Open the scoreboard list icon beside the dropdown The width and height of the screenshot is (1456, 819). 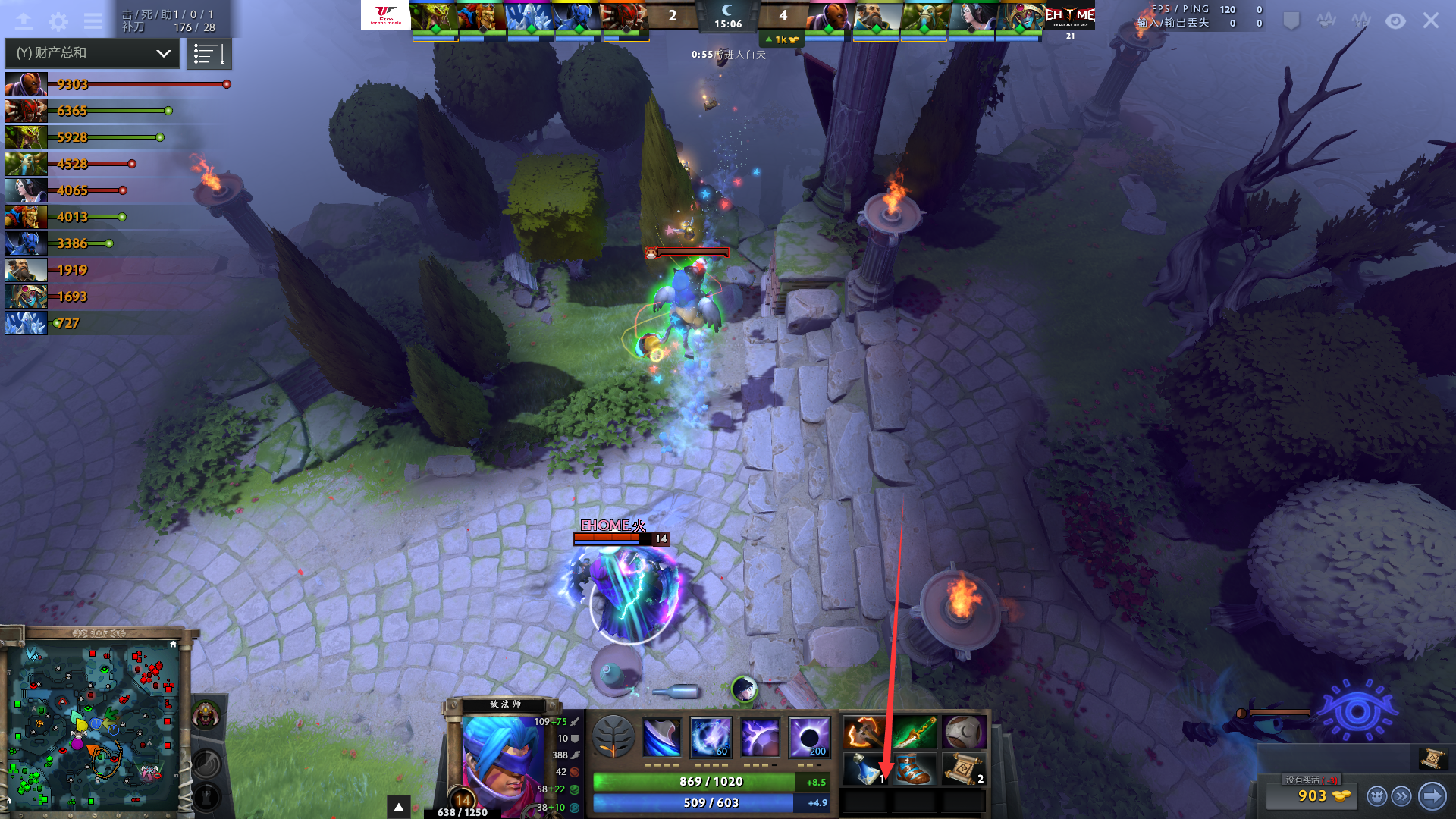click(209, 53)
